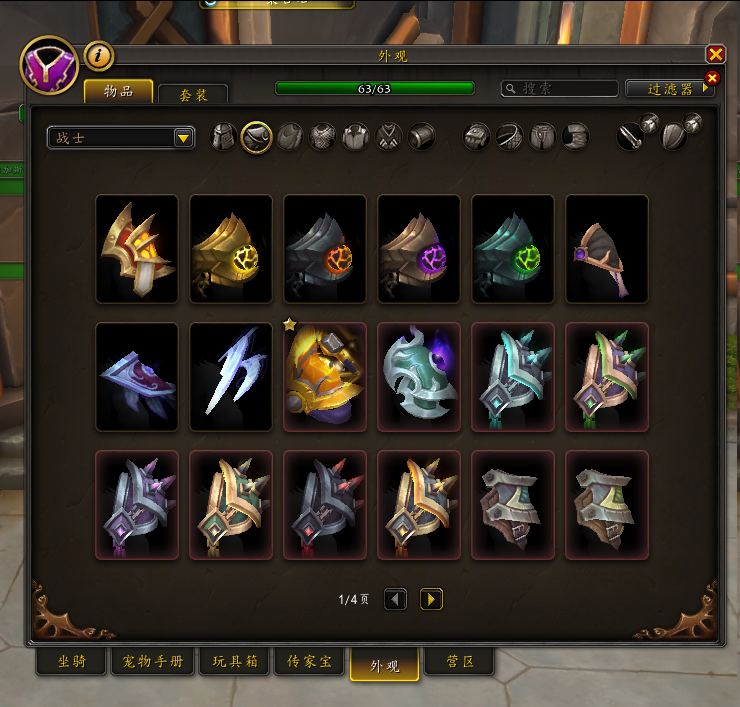Click the 搜索 search box
Viewport: 740px width, 707px height.
point(559,89)
